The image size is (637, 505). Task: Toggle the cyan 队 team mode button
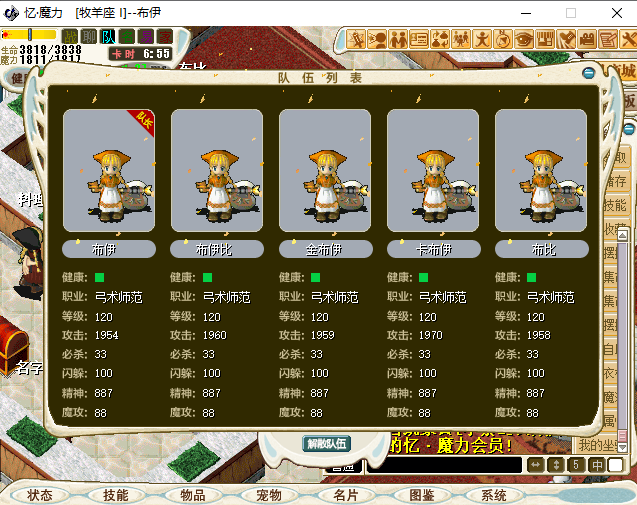(108, 37)
